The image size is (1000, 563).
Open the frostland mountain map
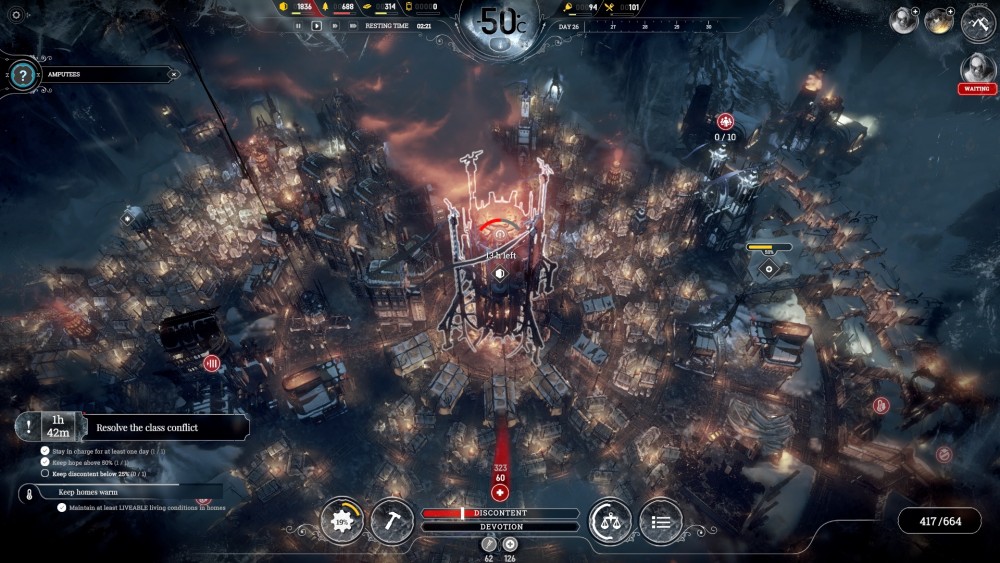click(977, 22)
